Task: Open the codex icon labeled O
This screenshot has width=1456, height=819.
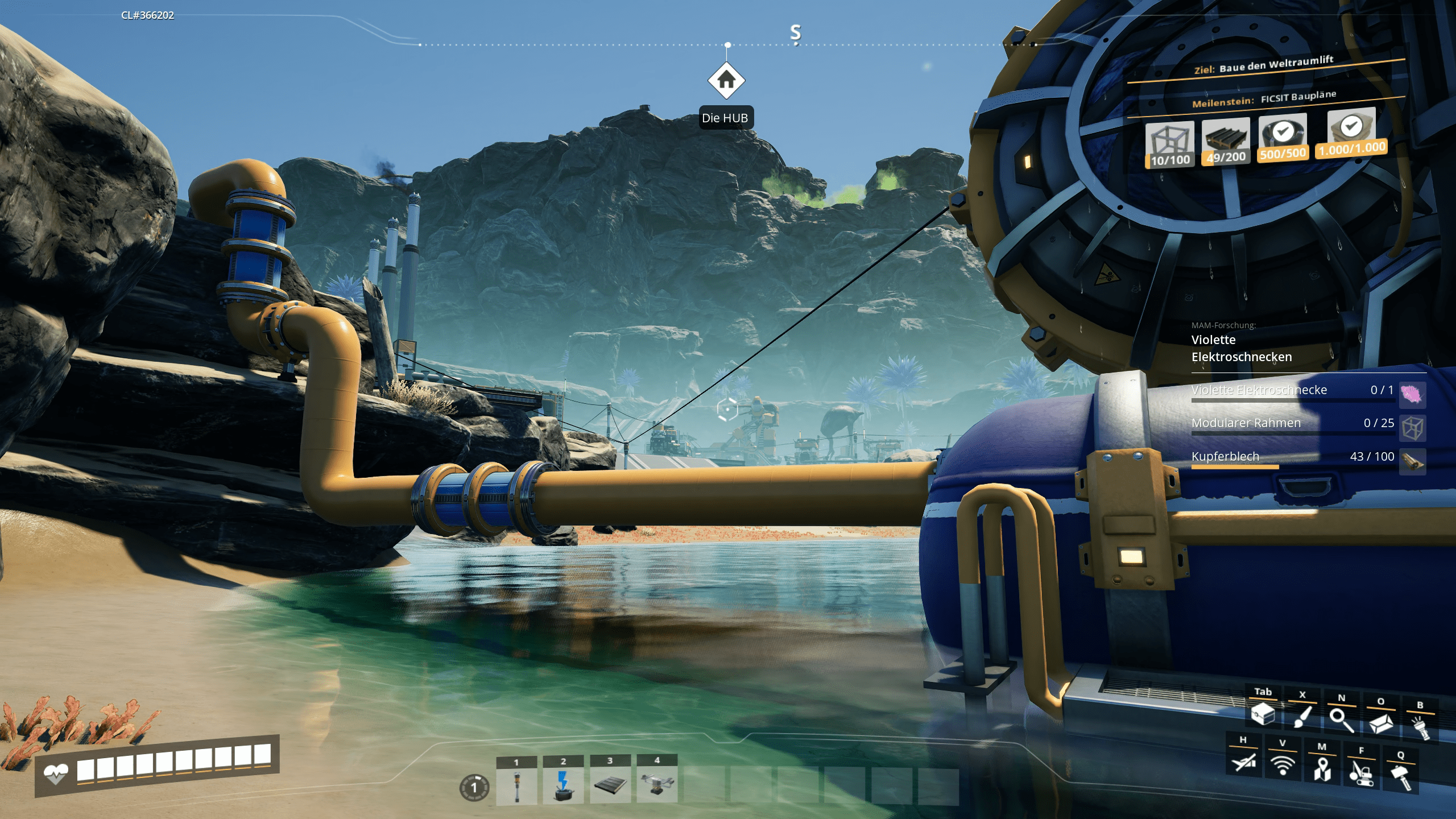Action: click(1380, 723)
